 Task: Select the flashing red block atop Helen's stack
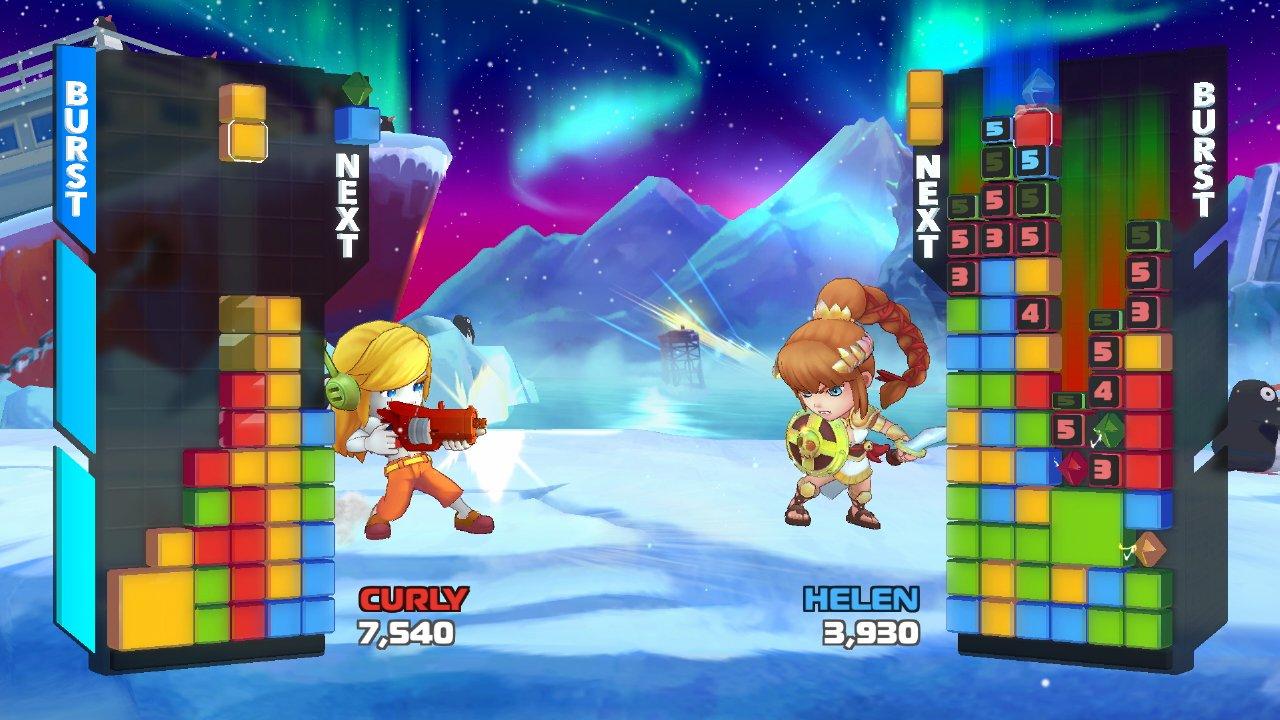[1031, 130]
